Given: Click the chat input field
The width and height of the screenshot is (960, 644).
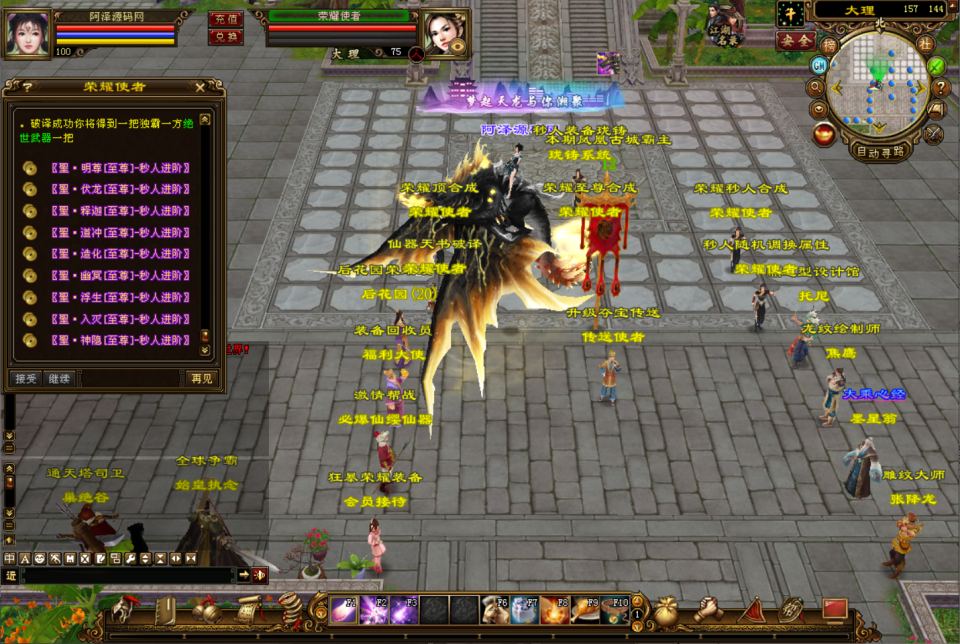Looking at the screenshot, I should click(x=128, y=575).
